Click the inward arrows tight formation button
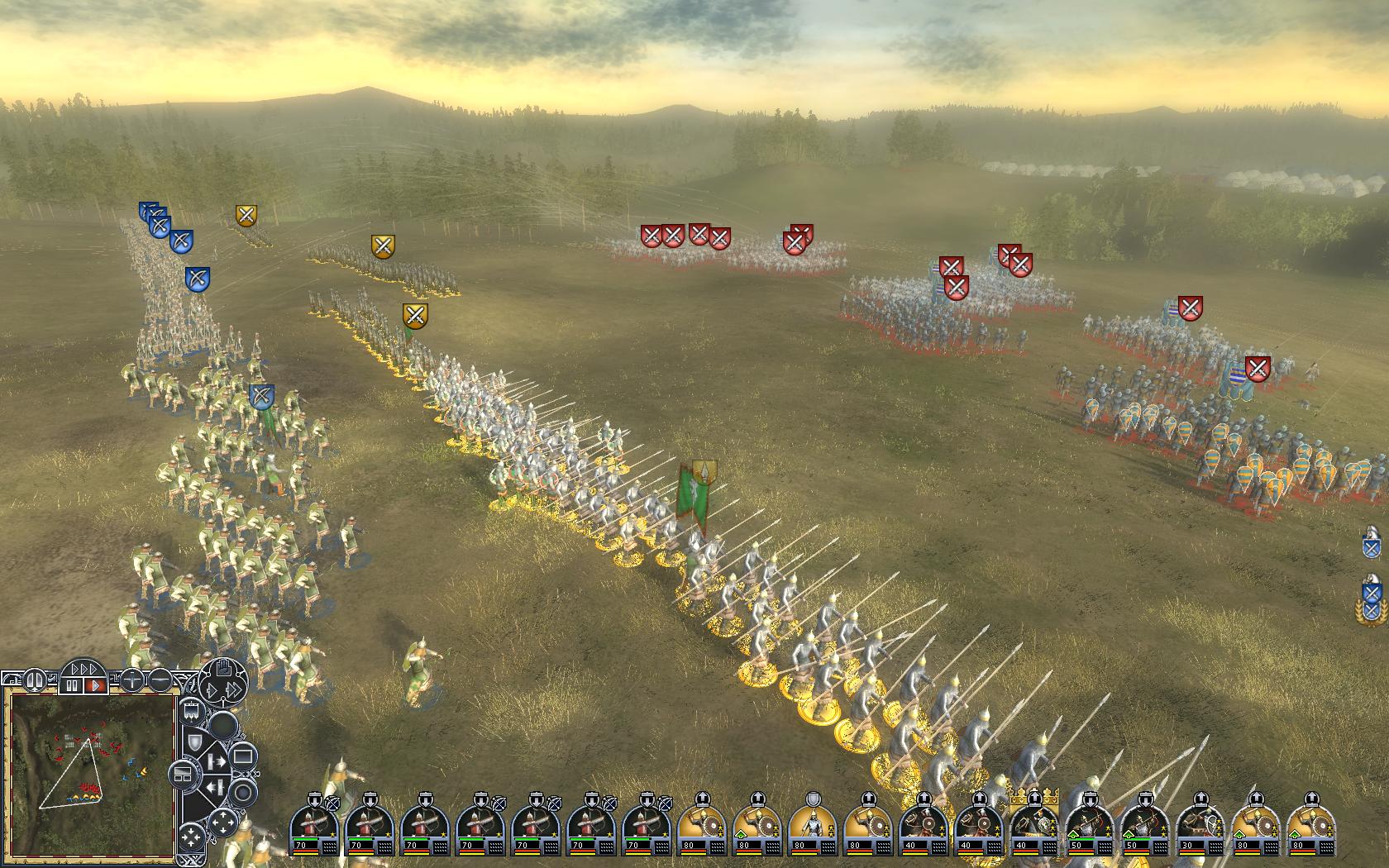The image size is (1389, 868). (x=190, y=837)
